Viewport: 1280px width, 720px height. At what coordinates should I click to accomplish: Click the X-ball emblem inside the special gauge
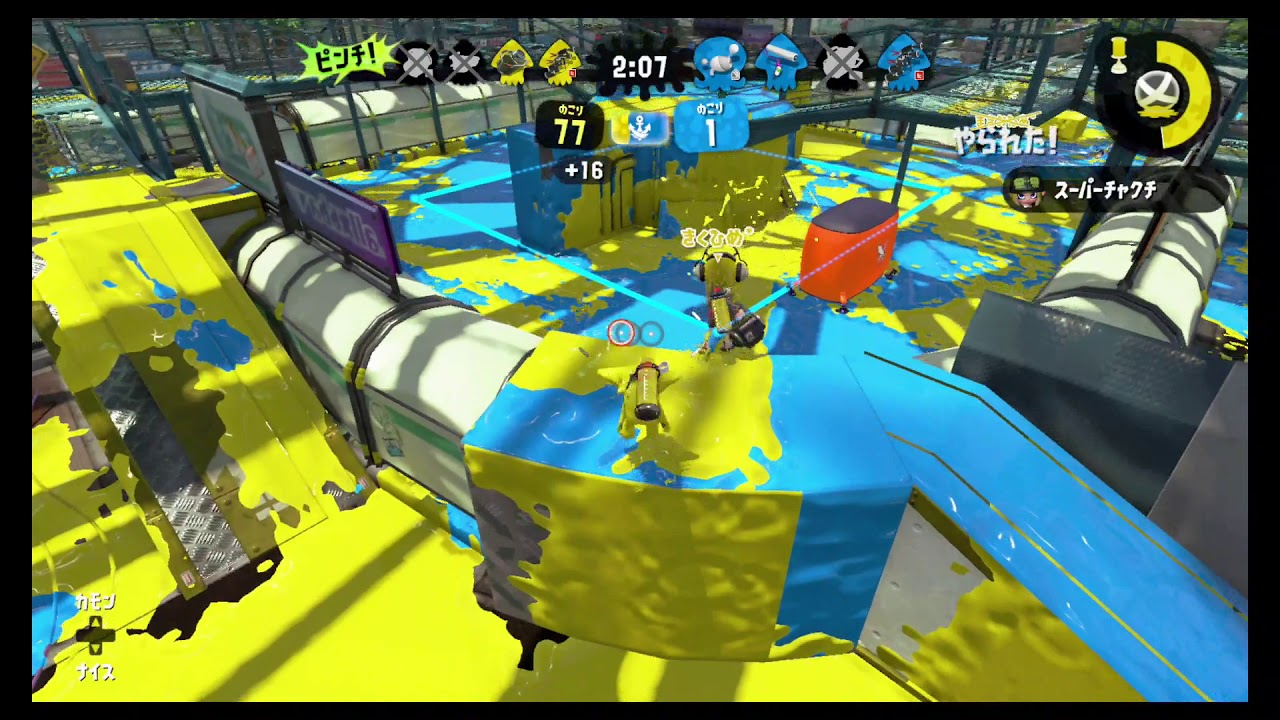coord(1158,90)
